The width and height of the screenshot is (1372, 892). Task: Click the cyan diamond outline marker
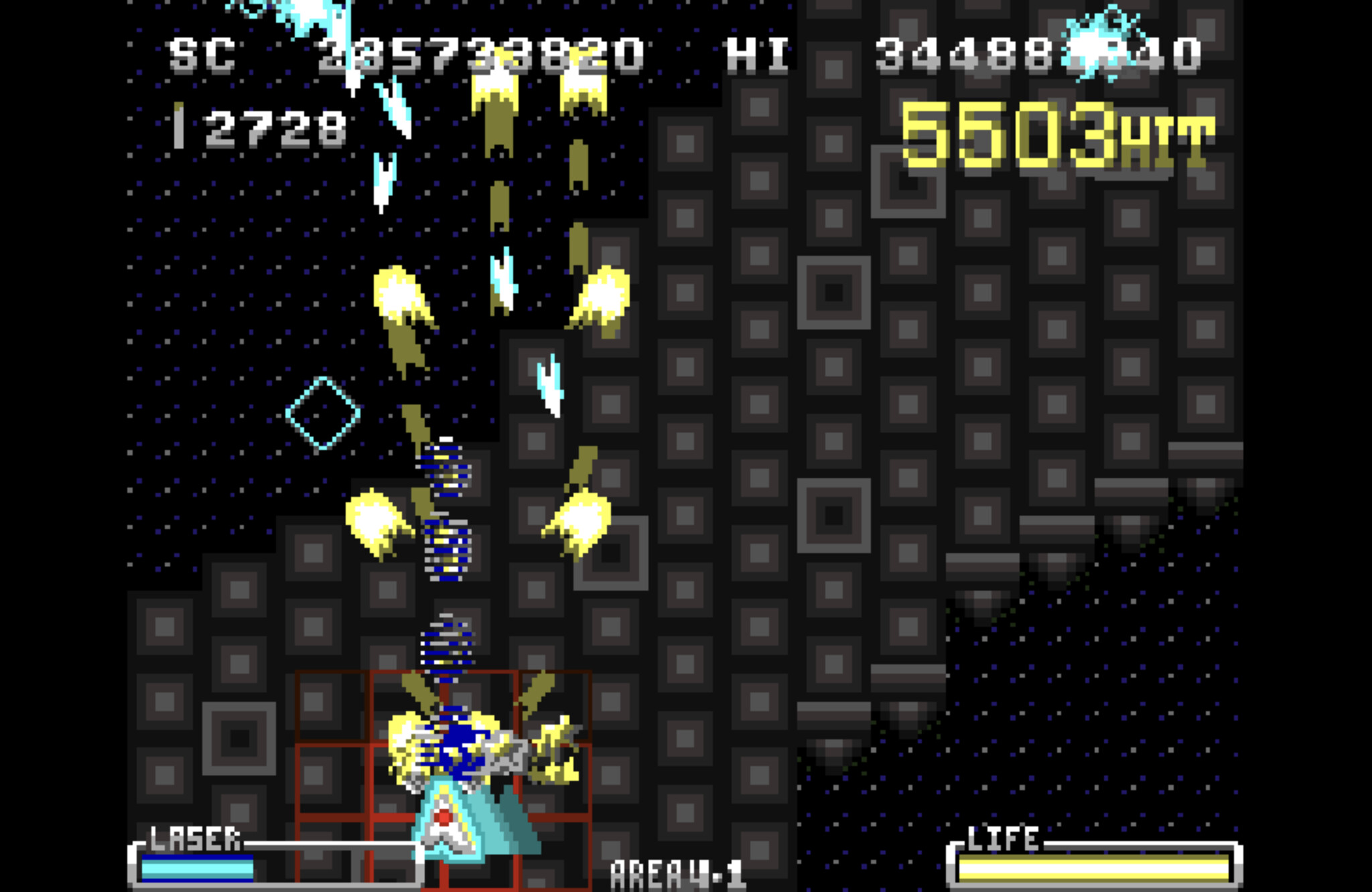click(x=322, y=414)
